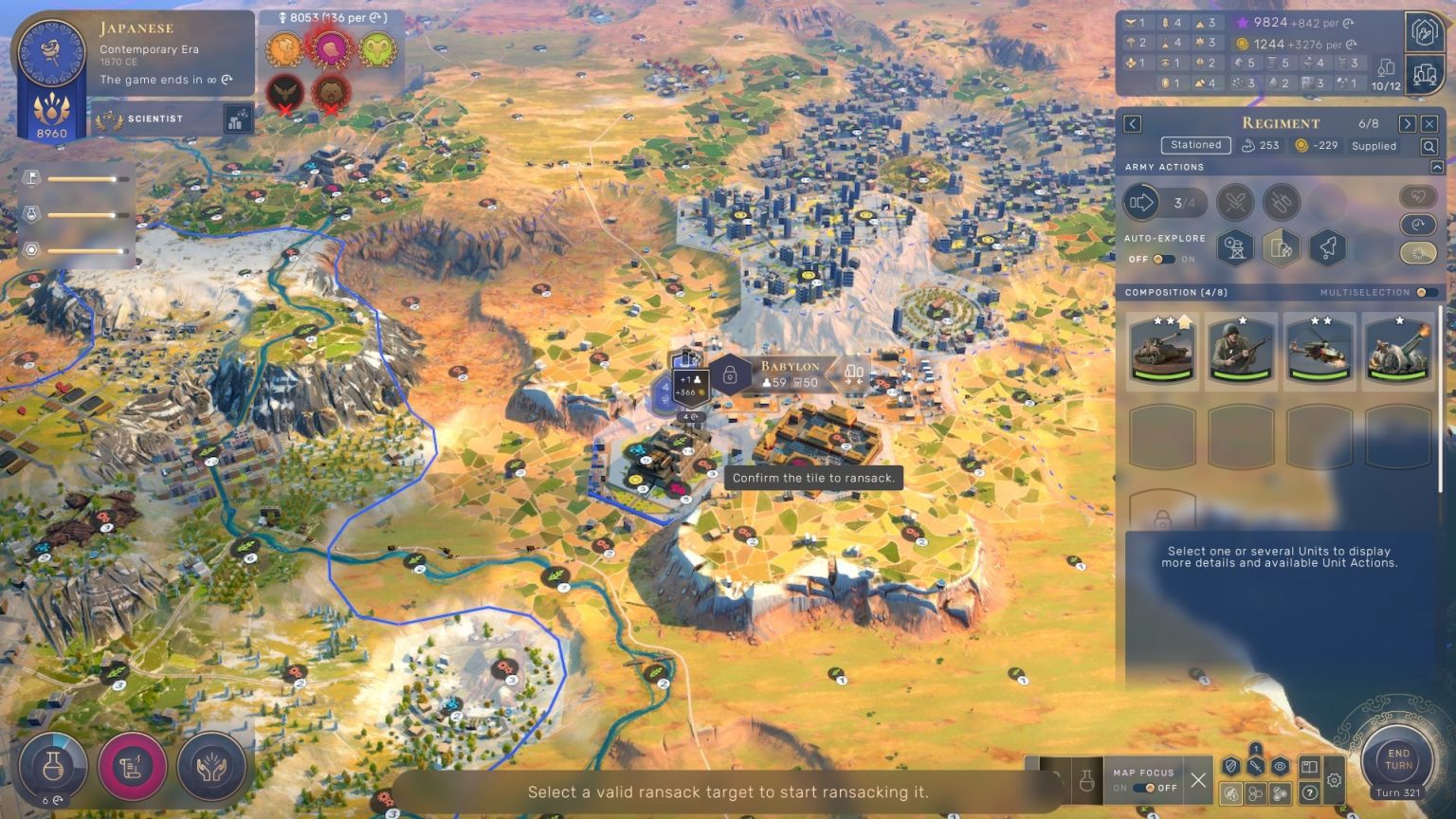Zoom to army with magnifier button
The height and width of the screenshot is (819, 1456).
click(x=1429, y=146)
